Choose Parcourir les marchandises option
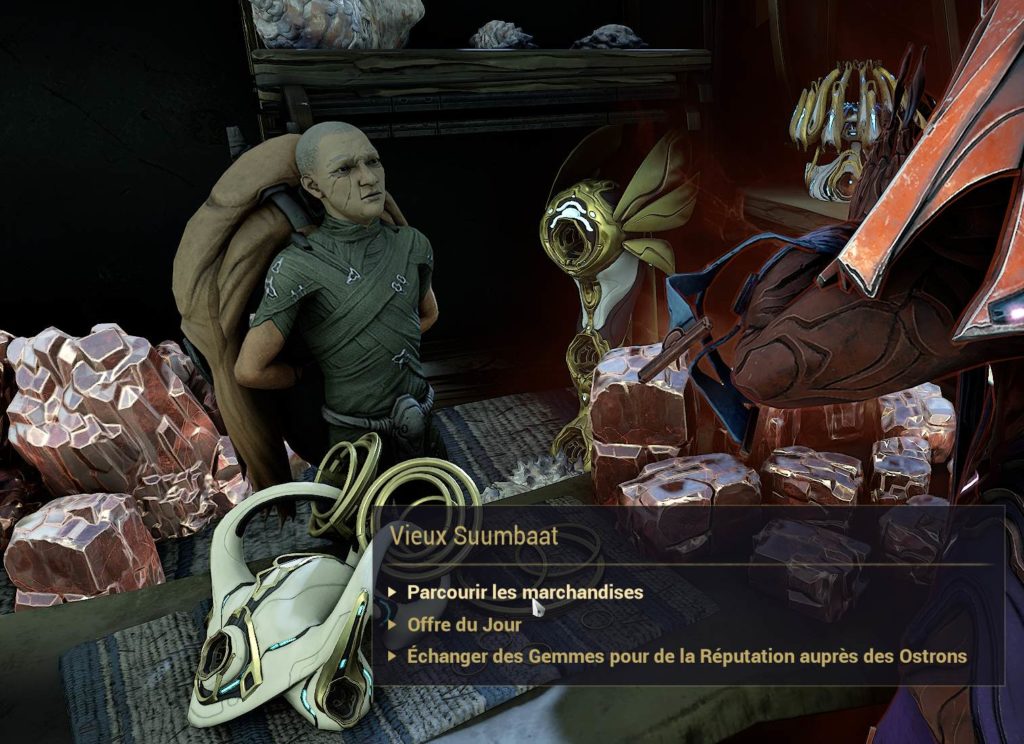The width and height of the screenshot is (1024, 744). coord(525,592)
